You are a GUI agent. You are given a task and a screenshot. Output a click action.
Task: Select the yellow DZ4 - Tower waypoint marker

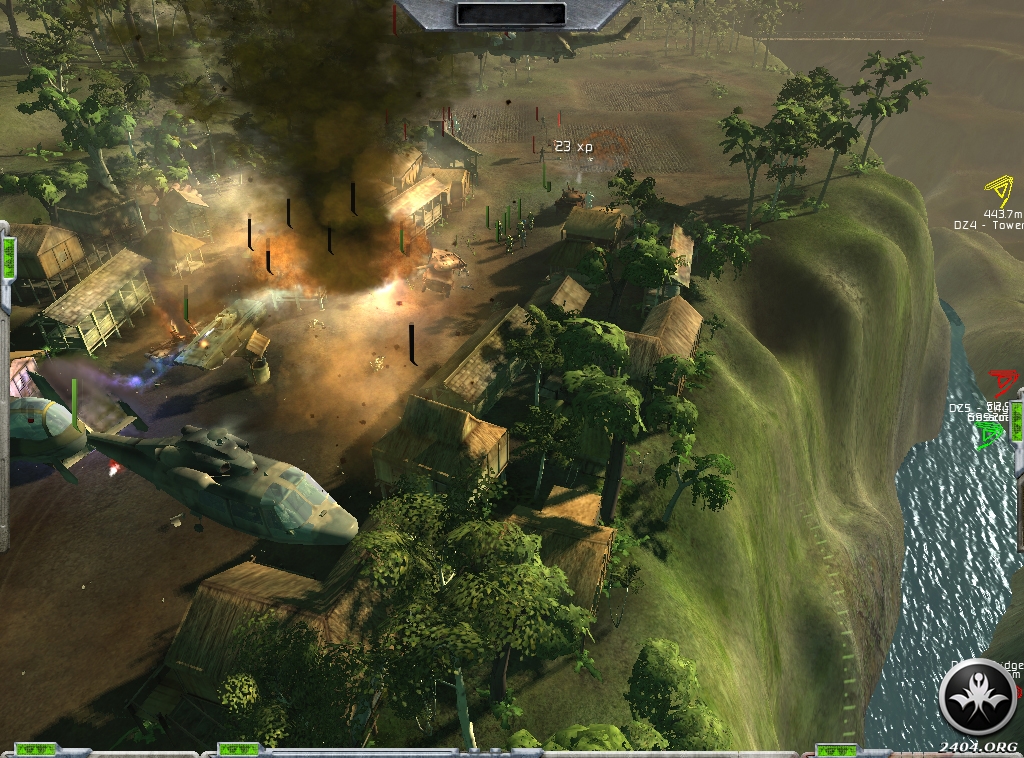coord(997,191)
